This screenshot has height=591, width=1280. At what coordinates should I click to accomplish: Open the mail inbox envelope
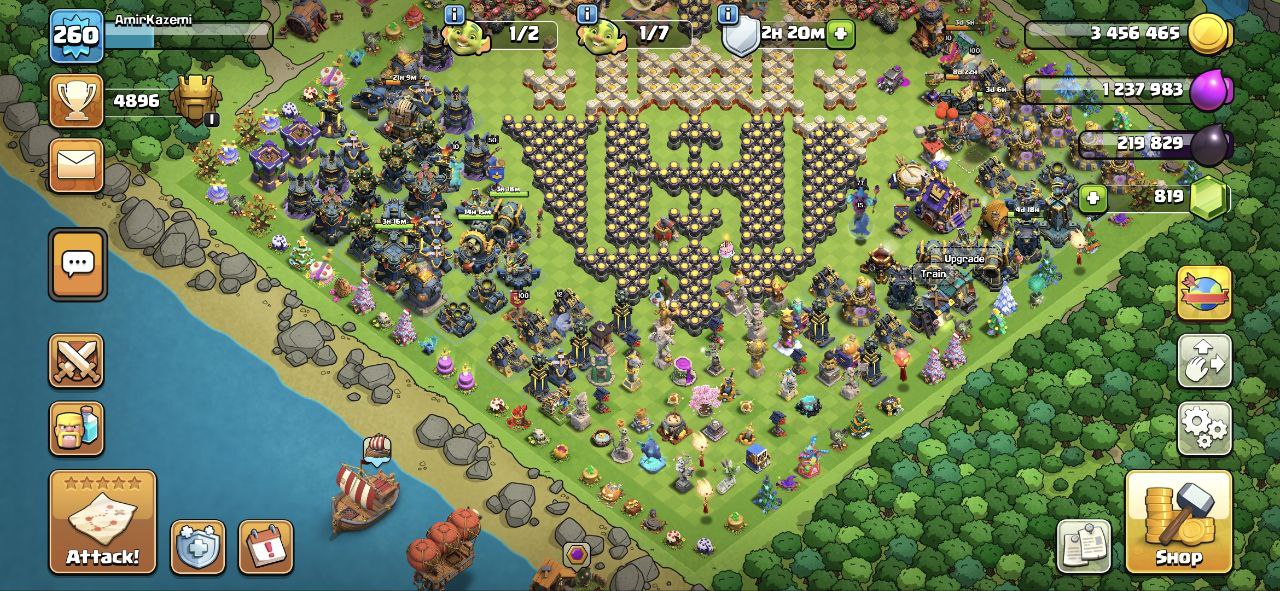pos(76,164)
